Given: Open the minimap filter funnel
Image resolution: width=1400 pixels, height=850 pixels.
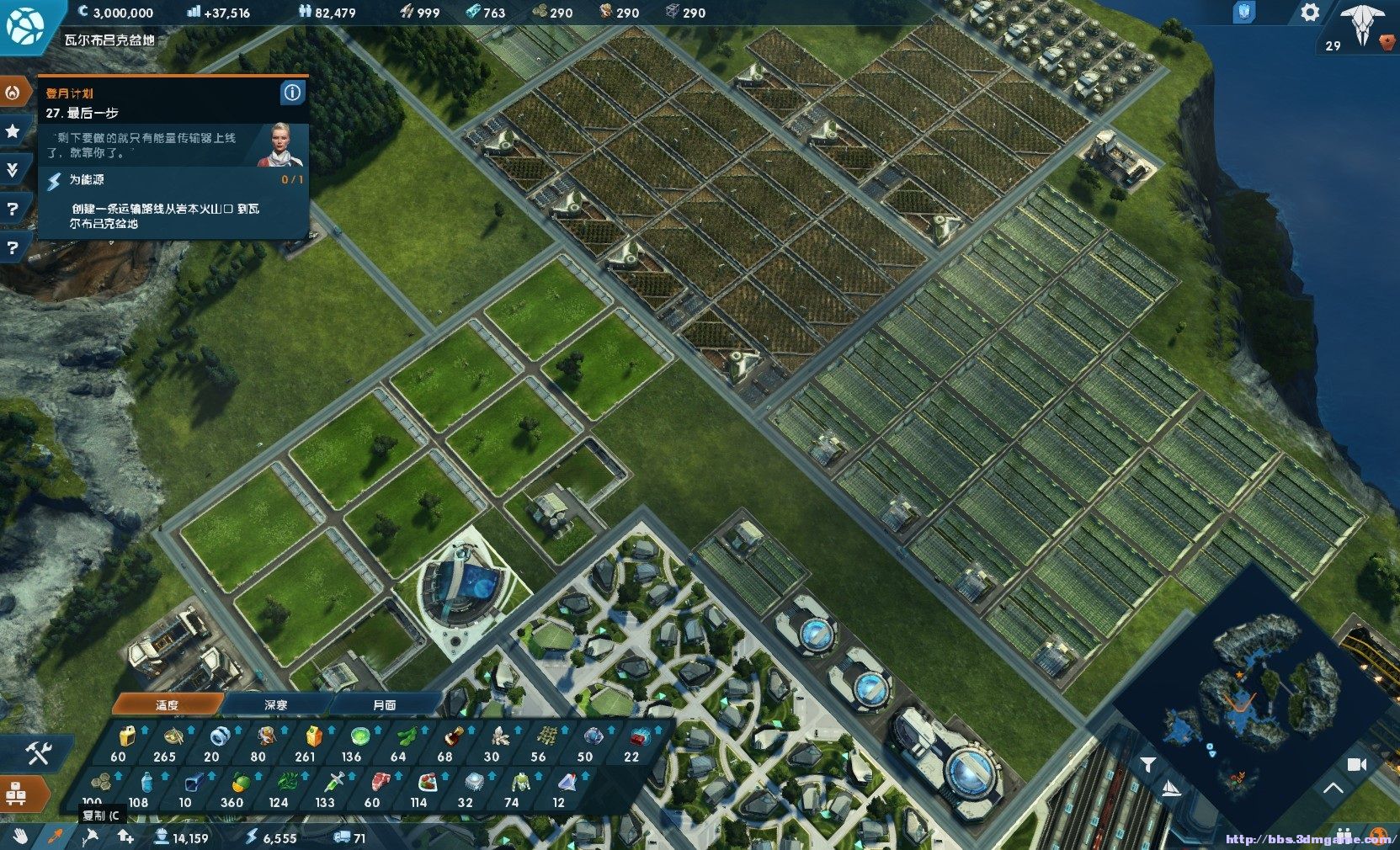Looking at the screenshot, I should click(x=1148, y=763).
